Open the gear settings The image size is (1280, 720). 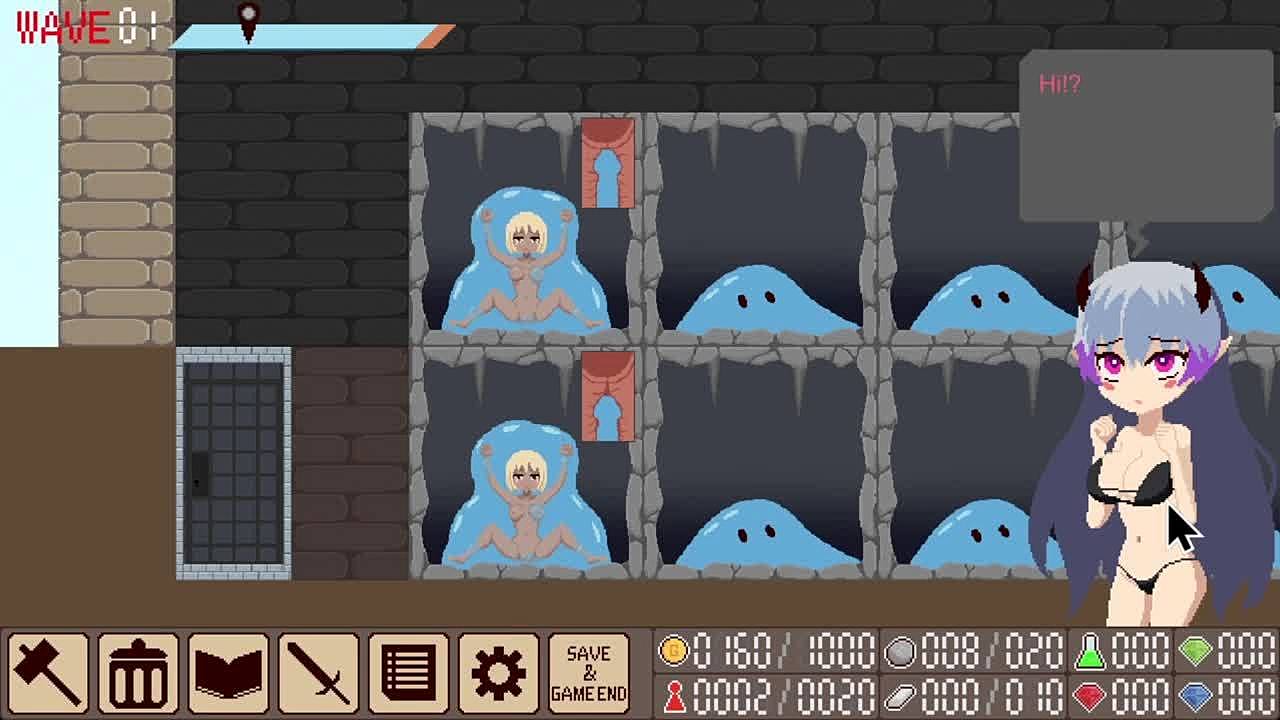tap(498, 673)
